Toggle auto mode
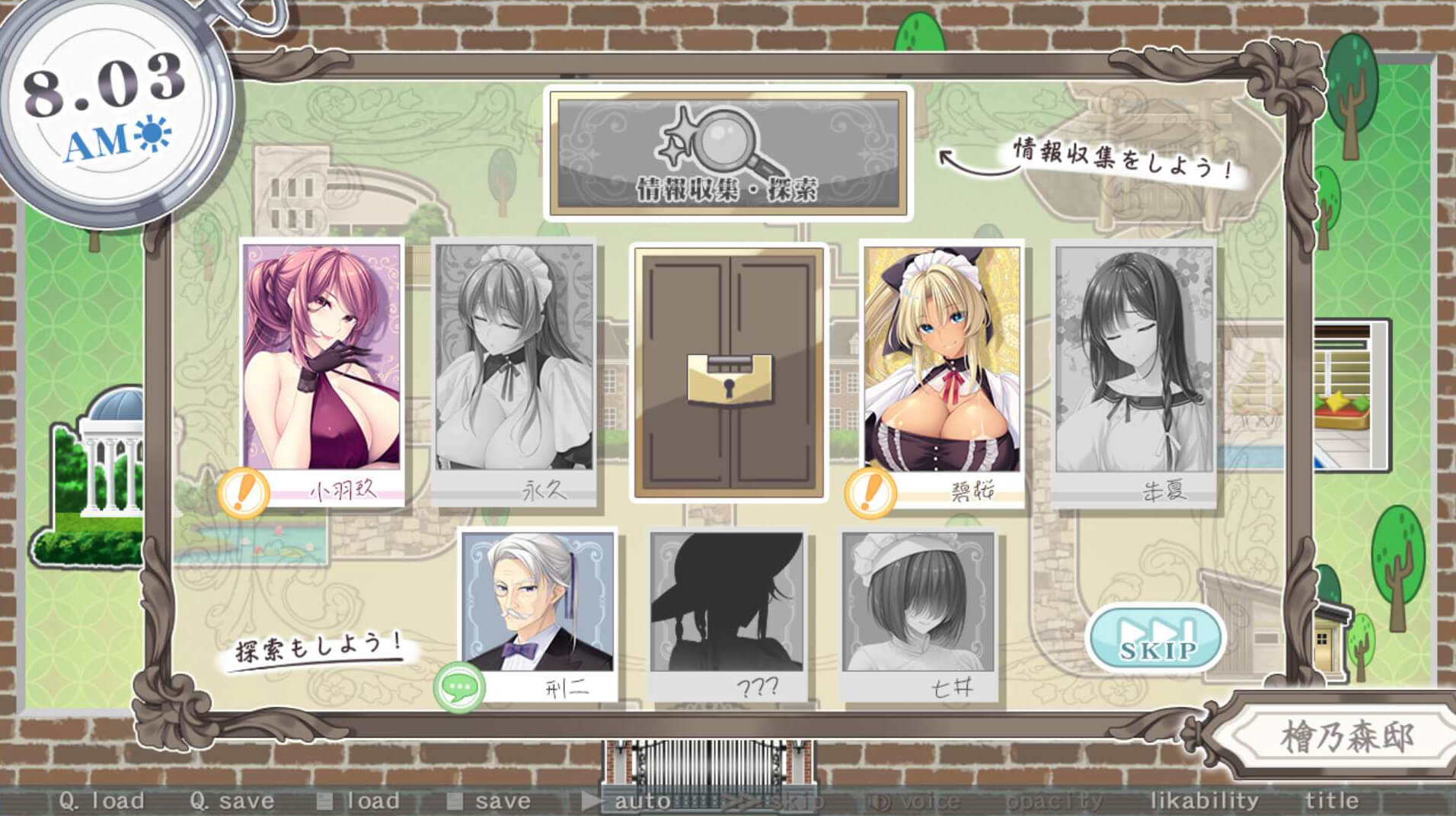This screenshot has height=816, width=1456. click(x=627, y=801)
